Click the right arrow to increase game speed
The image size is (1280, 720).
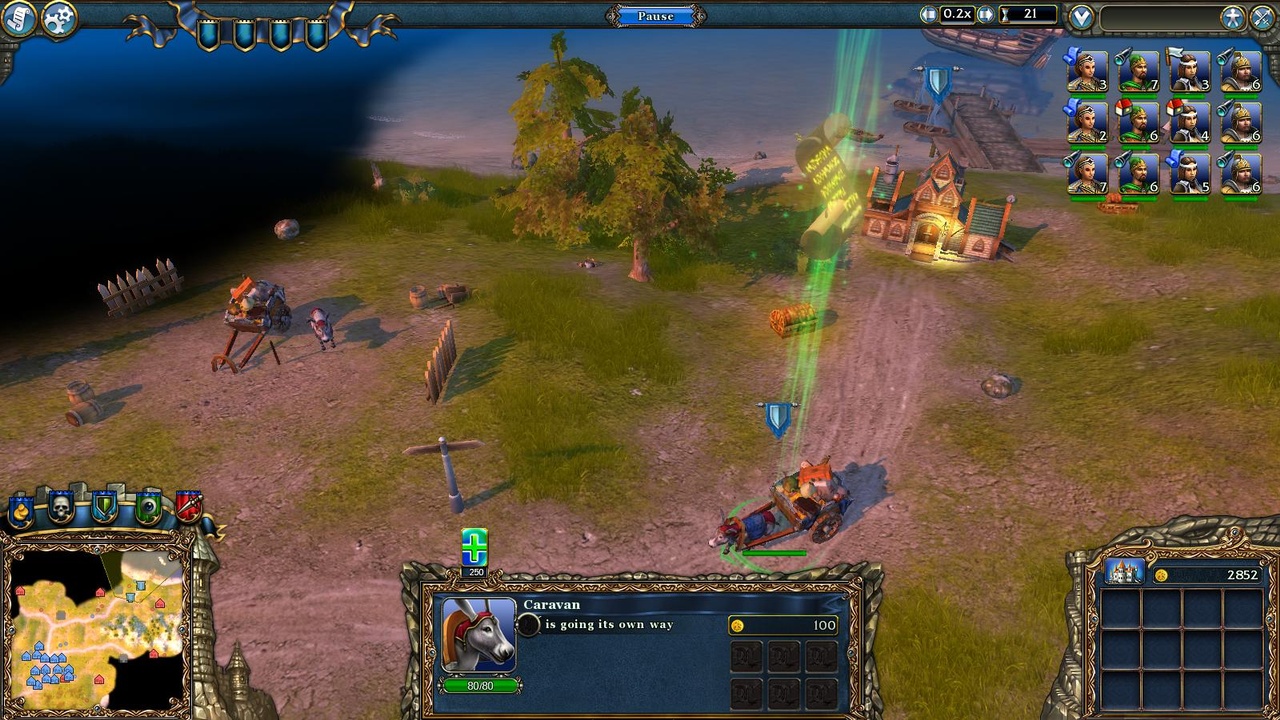pos(986,14)
